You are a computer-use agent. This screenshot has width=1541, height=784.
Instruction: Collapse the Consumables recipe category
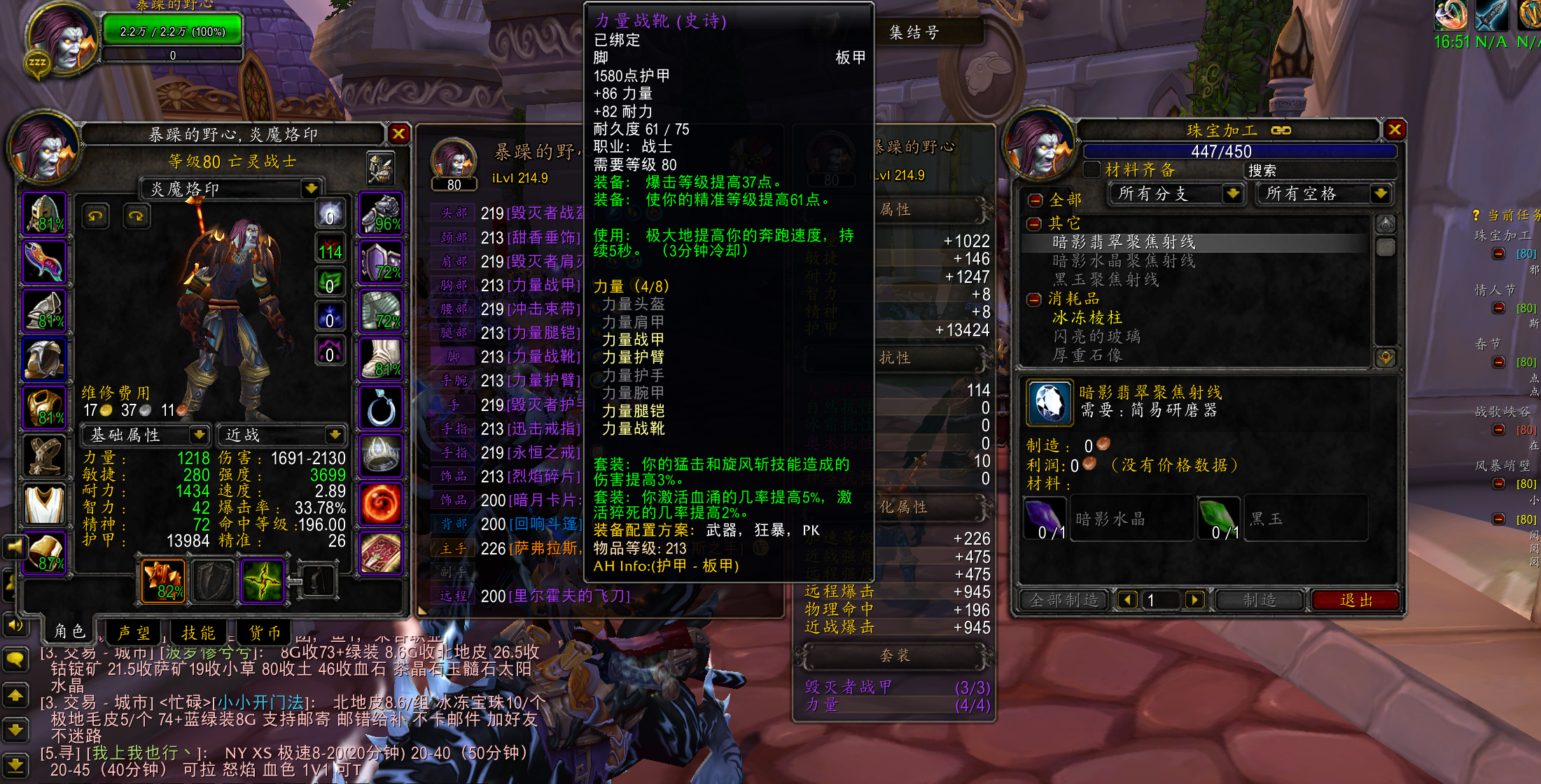(x=1034, y=300)
